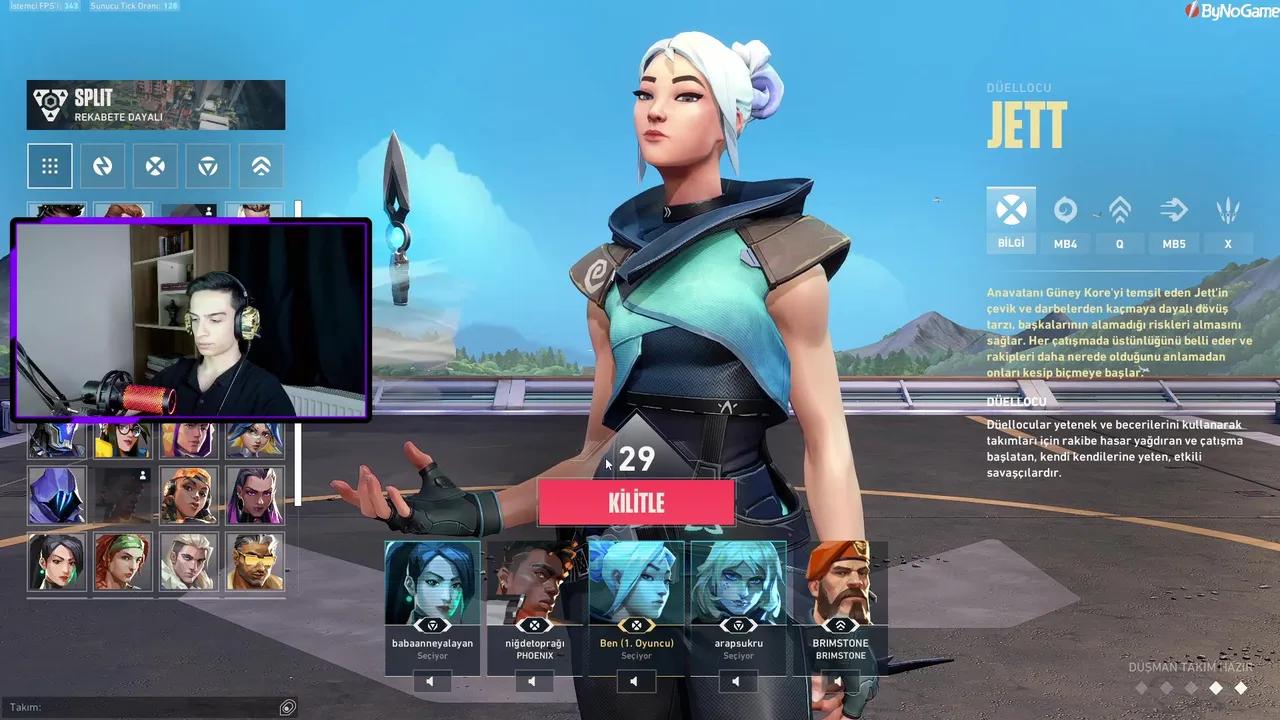View Jett's MB4 ability icon
Screen dimensions: 1280x720
[1064, 212]
